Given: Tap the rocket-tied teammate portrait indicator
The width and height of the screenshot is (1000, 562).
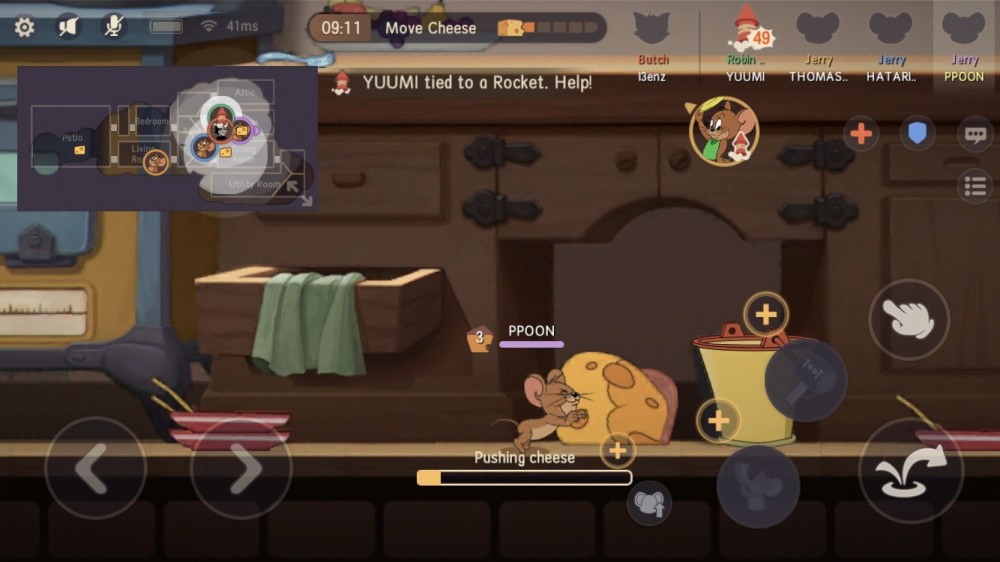Looking at the screenshot, I should pyautogui.click(x=723, y=131).
